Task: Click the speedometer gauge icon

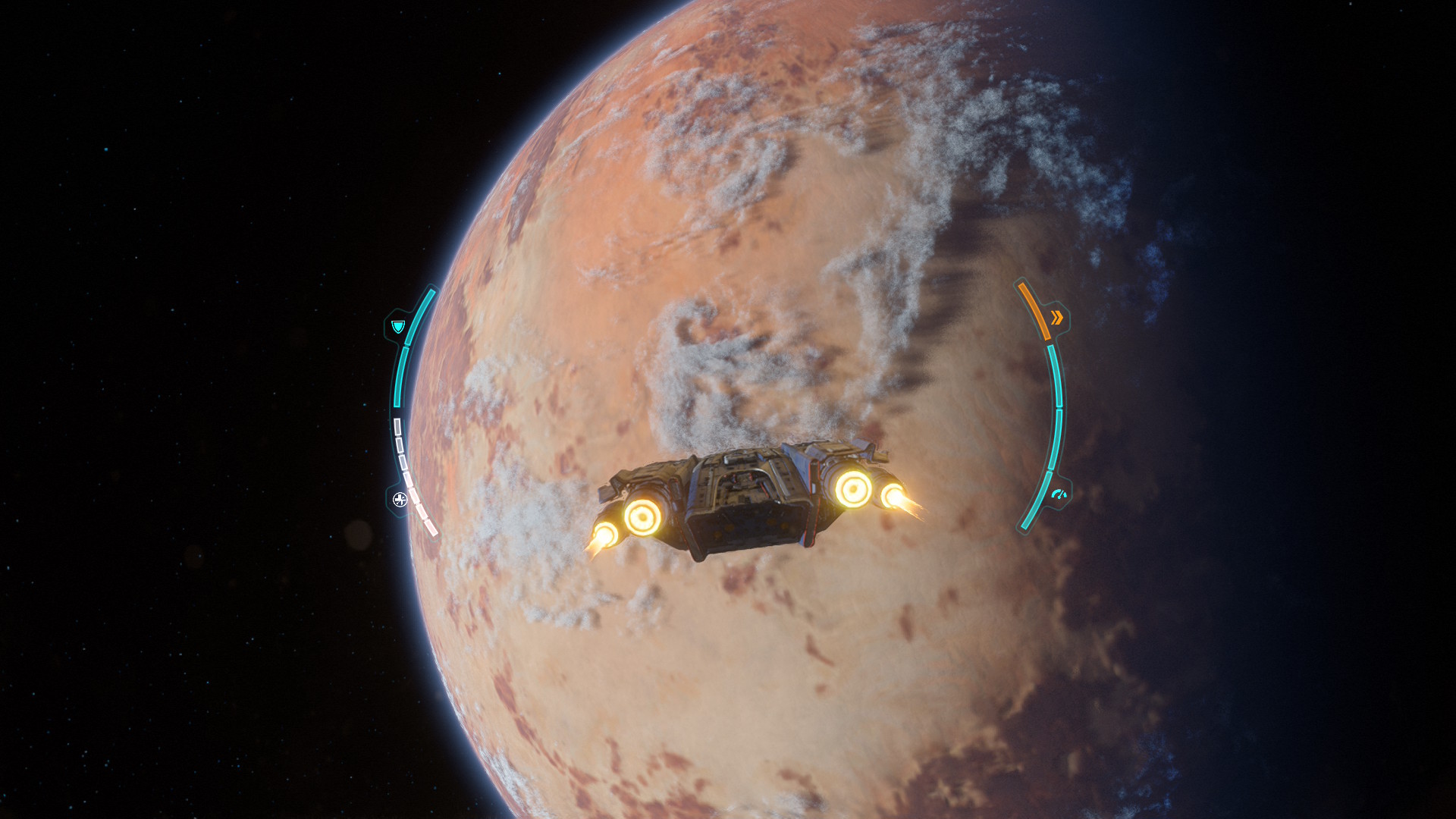Action: pyautogui.click(x=1059, y=495)
